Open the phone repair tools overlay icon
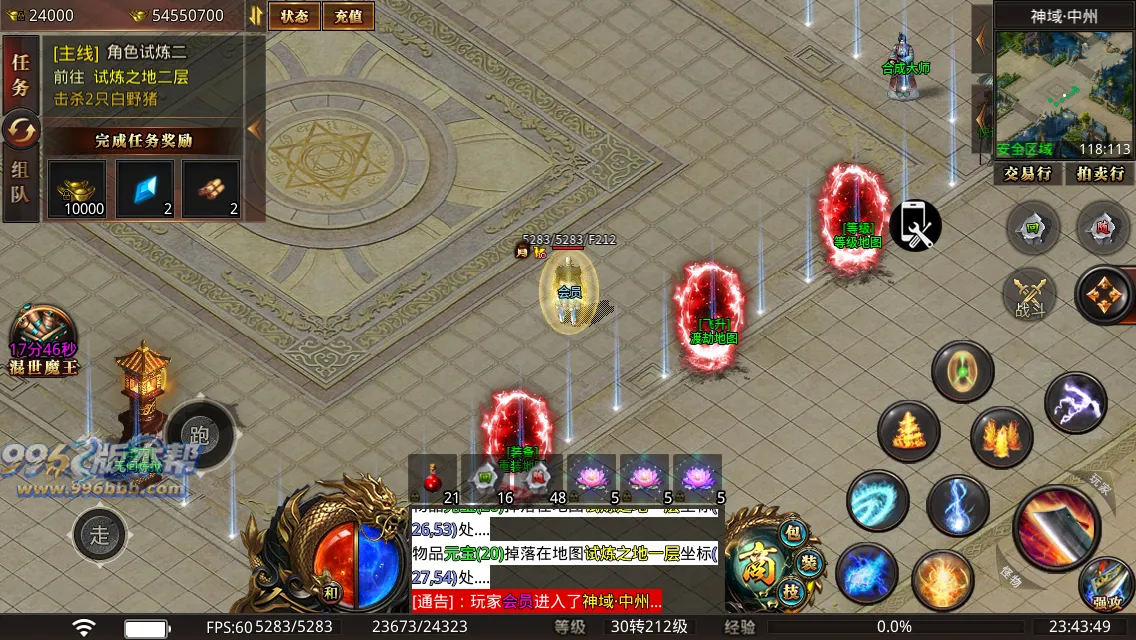1136x640 pixels. coord(915,226)
